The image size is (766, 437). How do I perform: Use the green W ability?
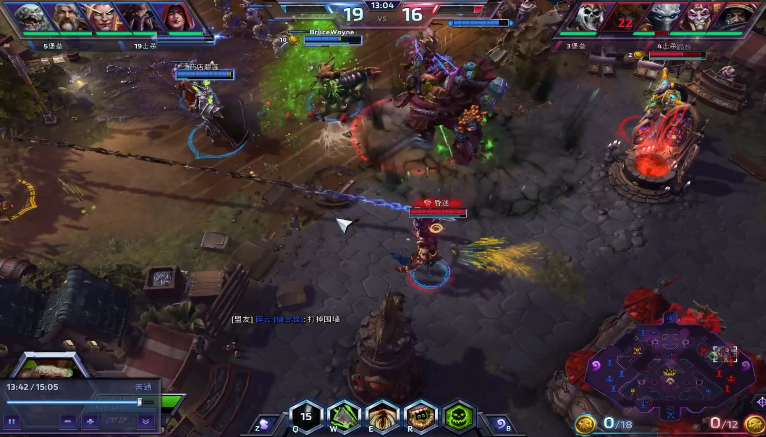click(345, 416)
